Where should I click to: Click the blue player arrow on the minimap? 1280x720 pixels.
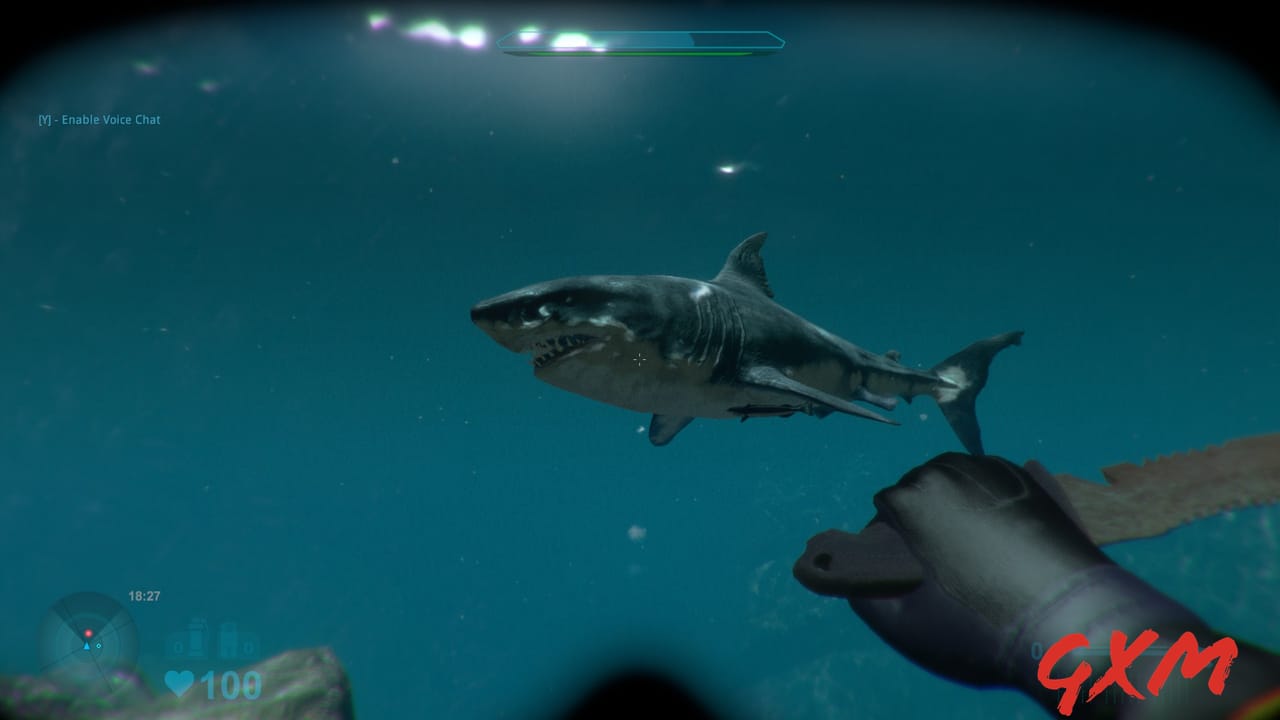[x=88, y=645]
